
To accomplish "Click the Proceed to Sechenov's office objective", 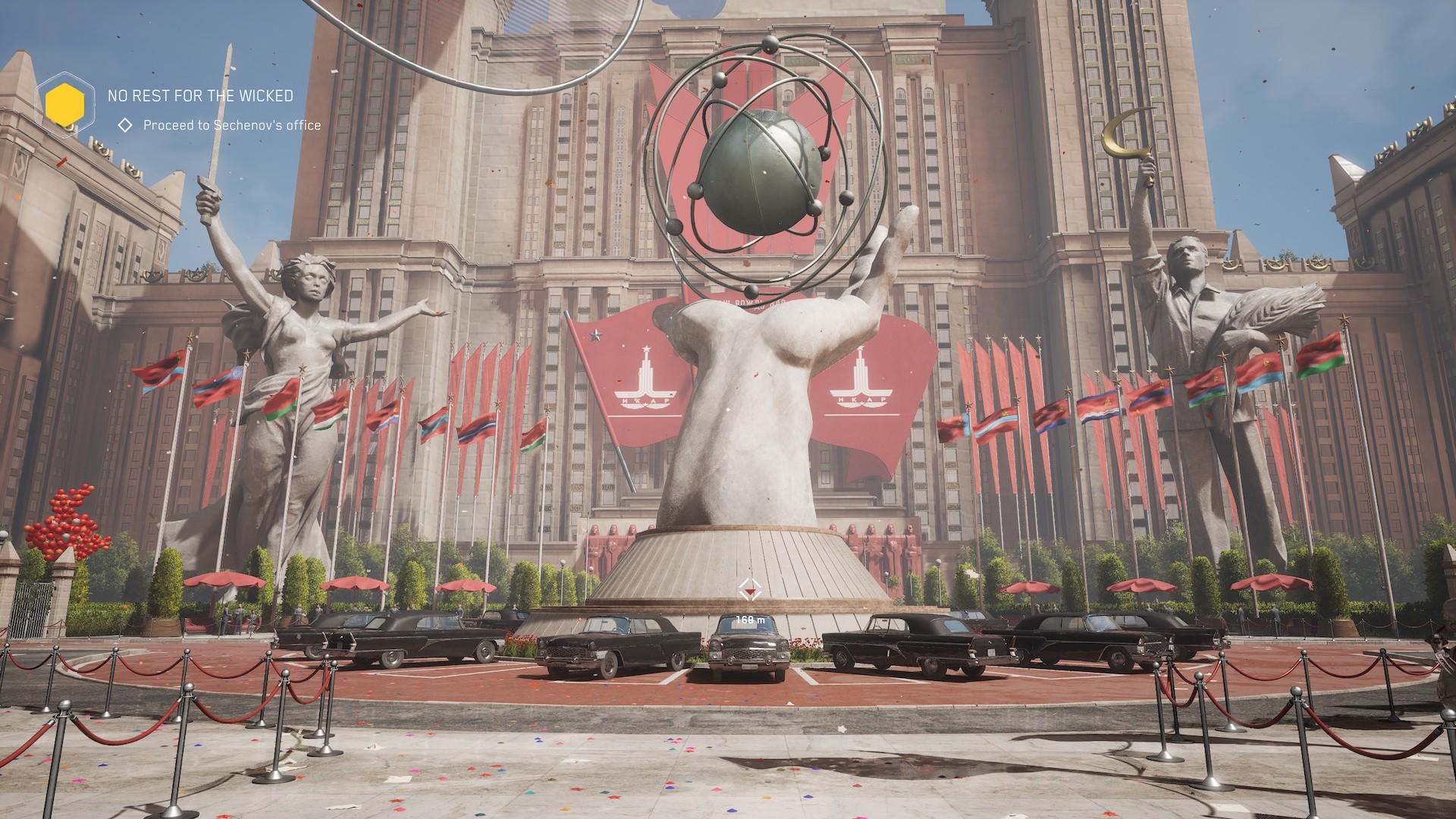I will click(231, 125).
